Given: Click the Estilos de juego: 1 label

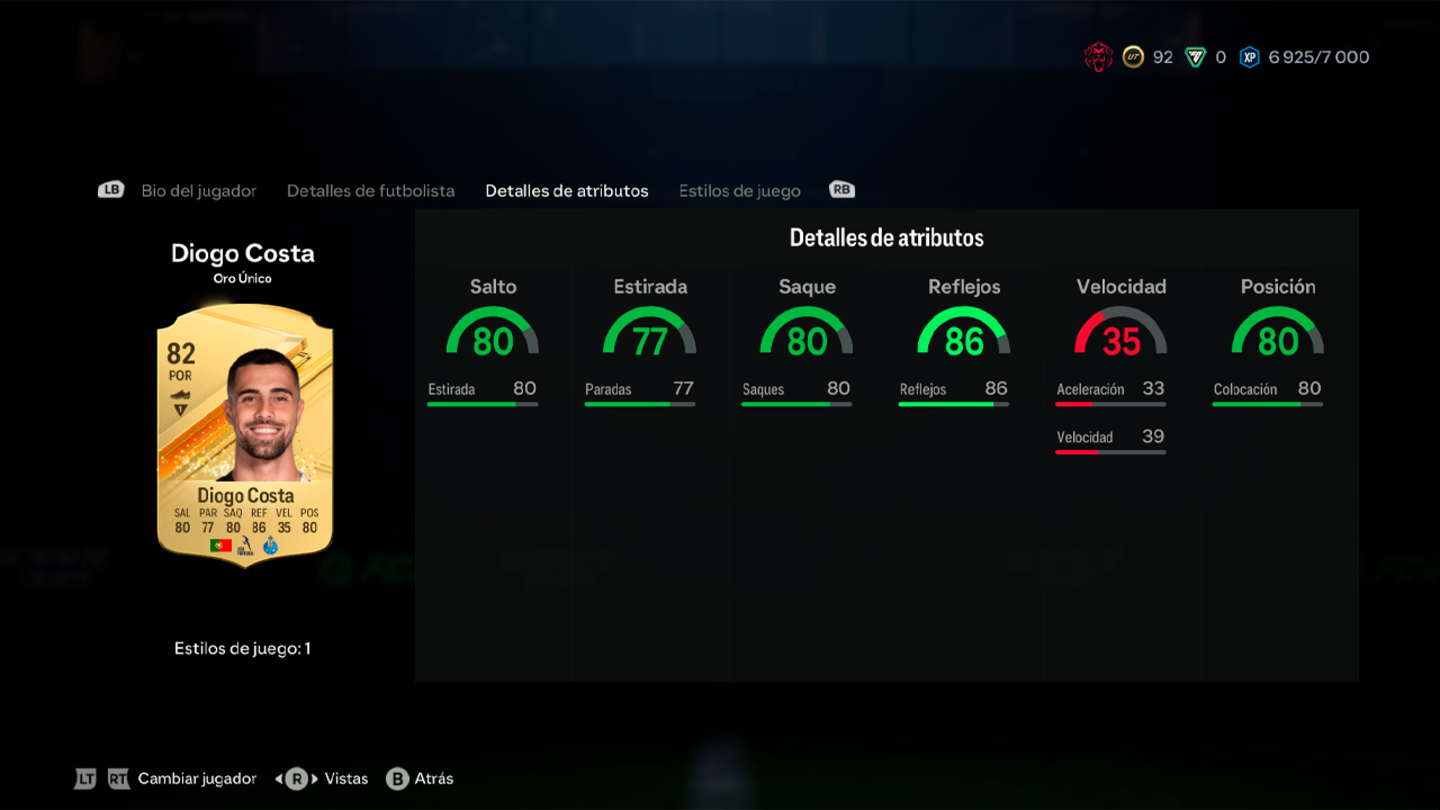Looking at the screenshot, I should pyautogui.click(x=243, y=648).
